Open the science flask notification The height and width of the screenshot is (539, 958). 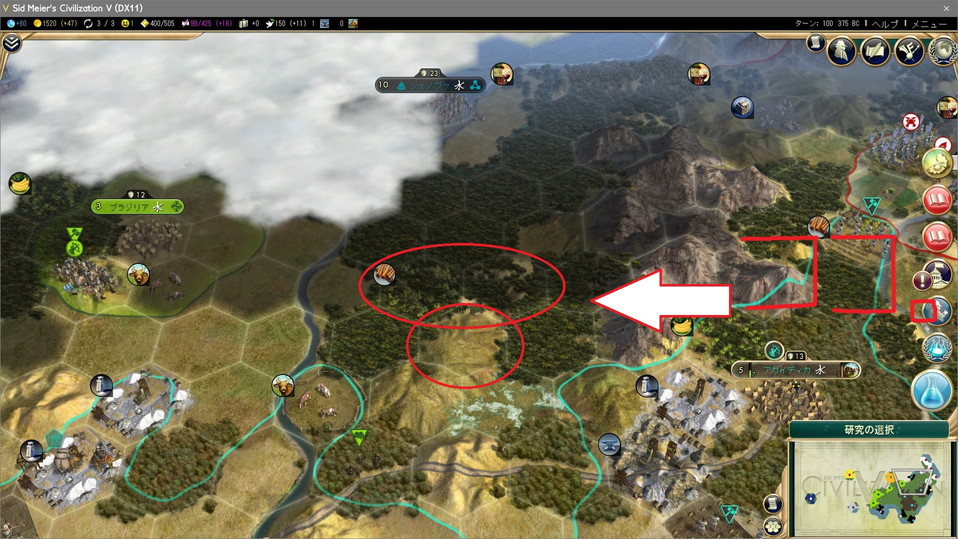click(x=931, y=390)
